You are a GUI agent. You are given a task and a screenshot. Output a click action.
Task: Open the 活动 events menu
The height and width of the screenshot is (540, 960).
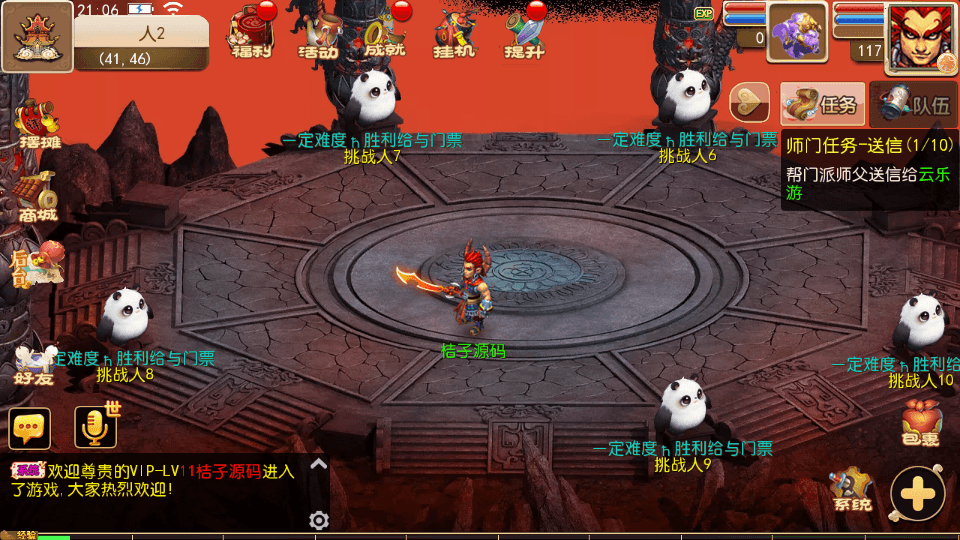coord(318,32)
